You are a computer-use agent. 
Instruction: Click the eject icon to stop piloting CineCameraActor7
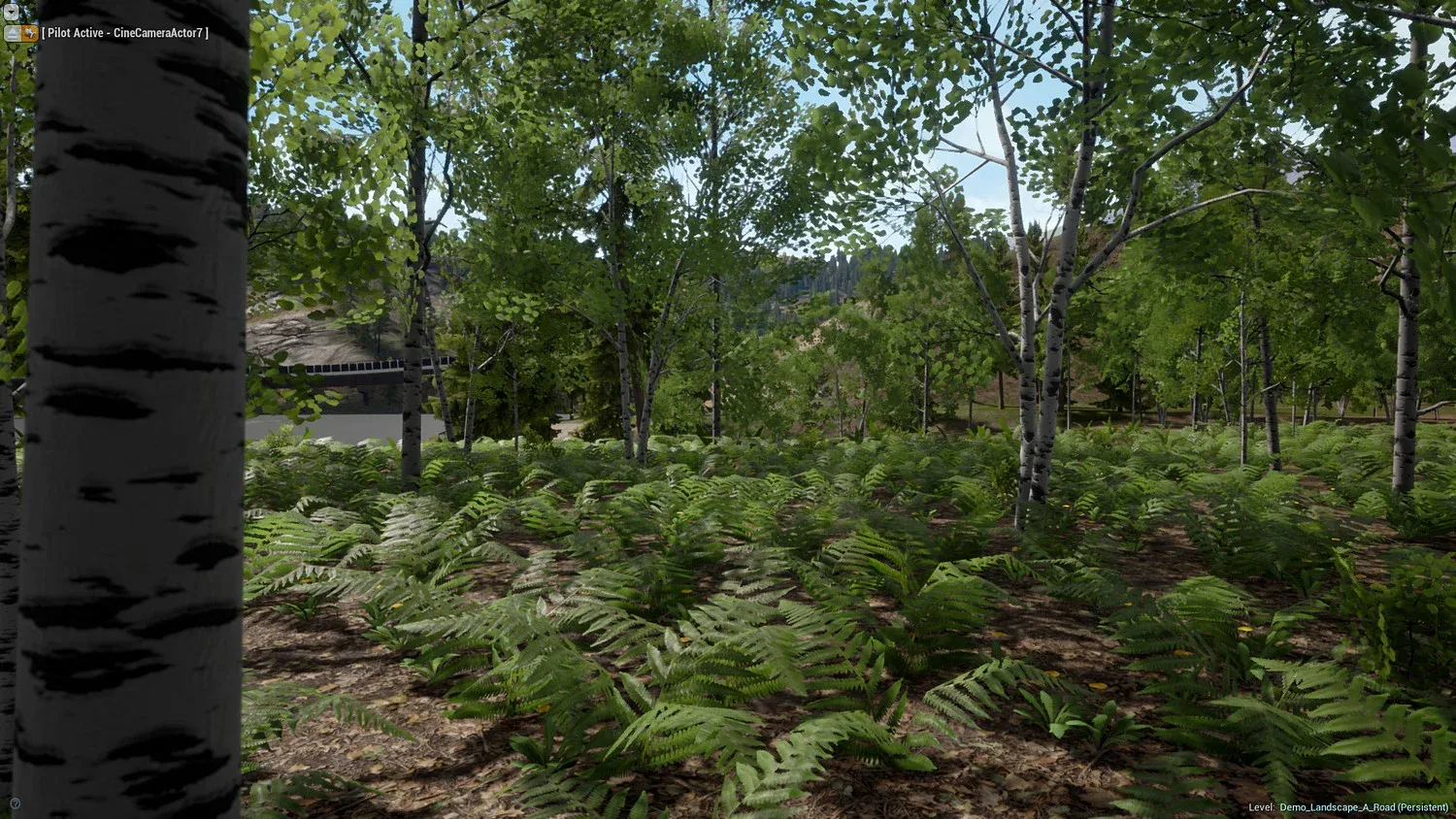click(12, 33)
